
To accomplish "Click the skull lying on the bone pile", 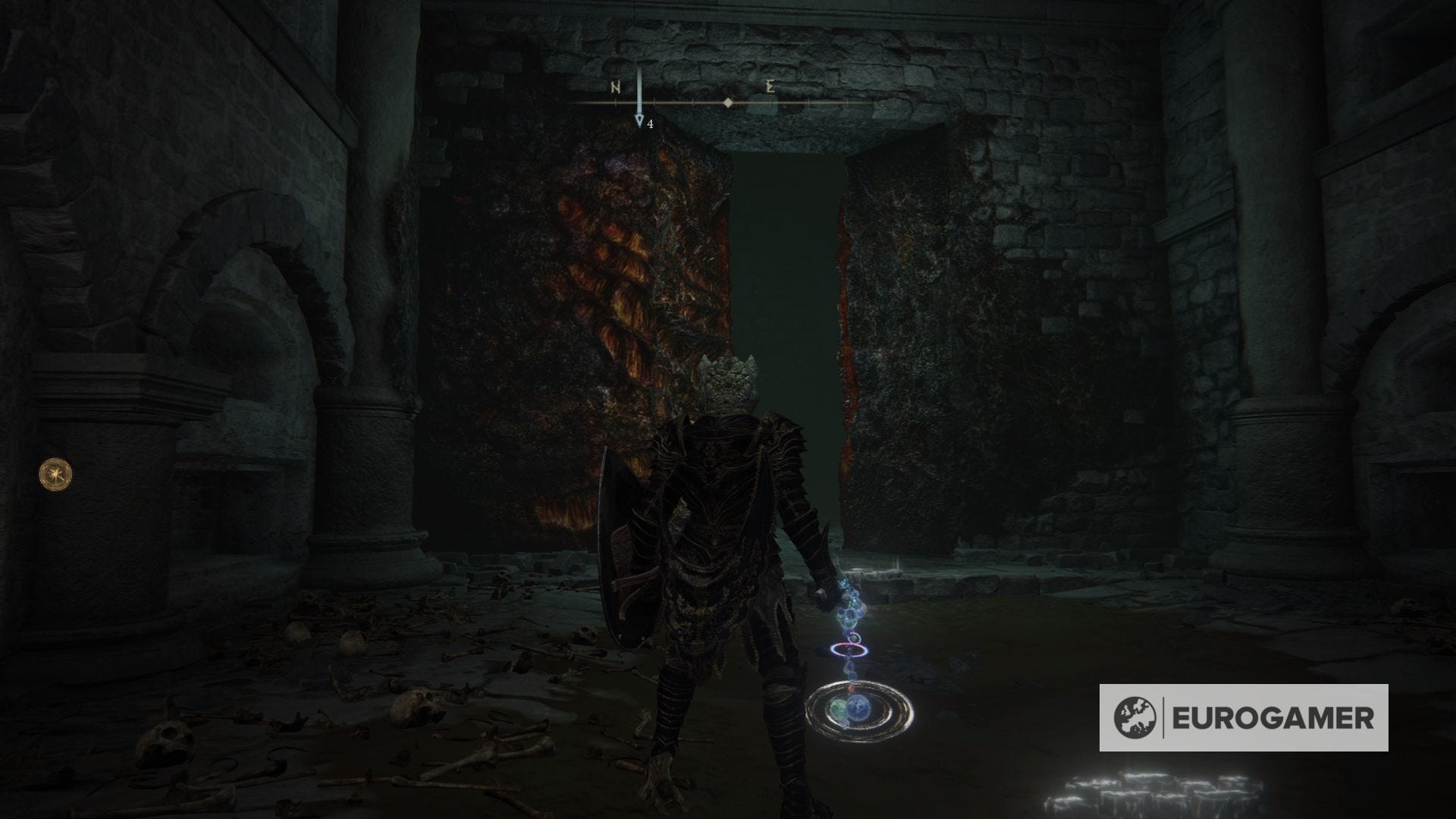I will (x=417, y=705).
